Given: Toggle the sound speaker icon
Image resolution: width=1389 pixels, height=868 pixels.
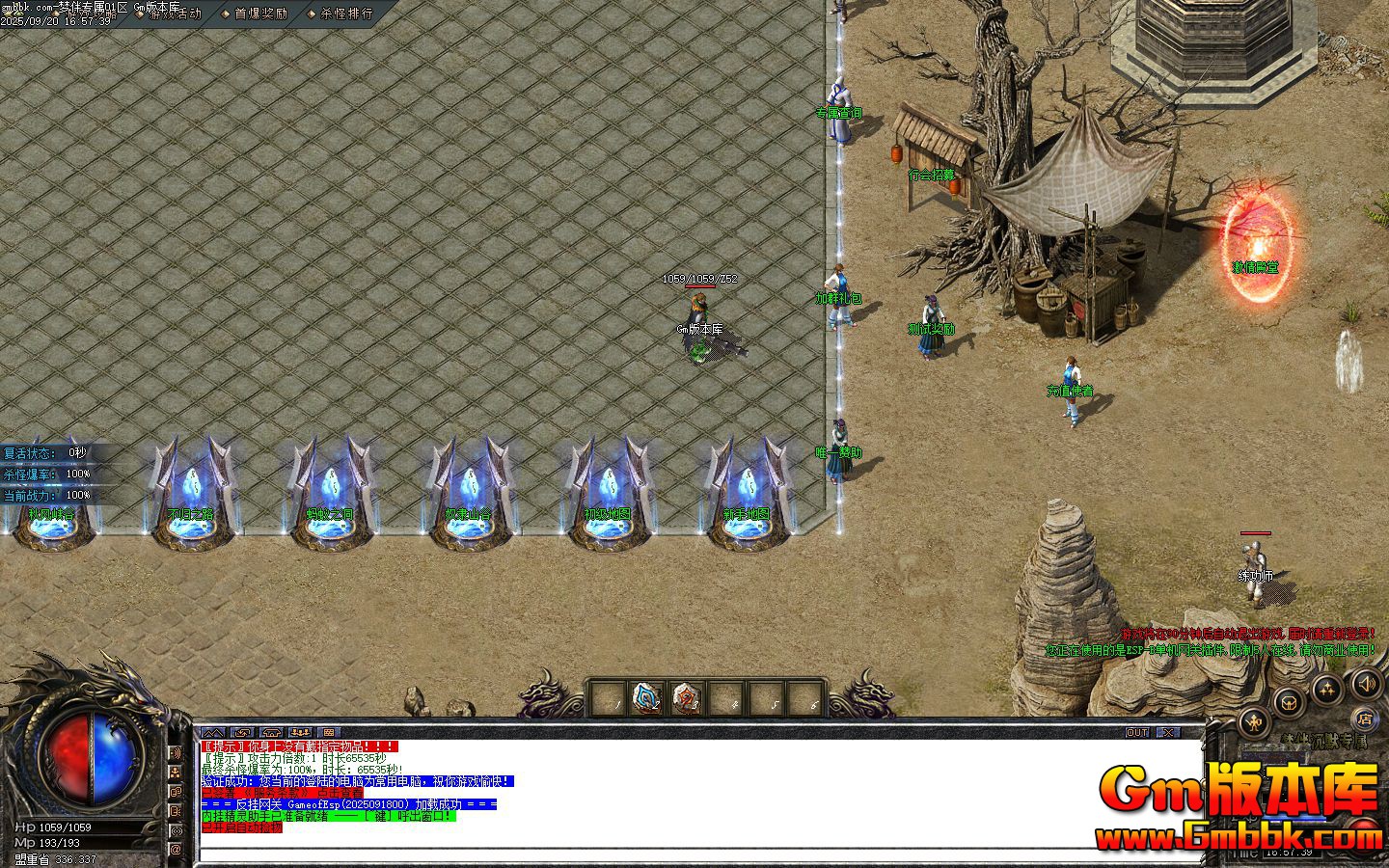Looking at the screenshot, I should pos(1366,685).
